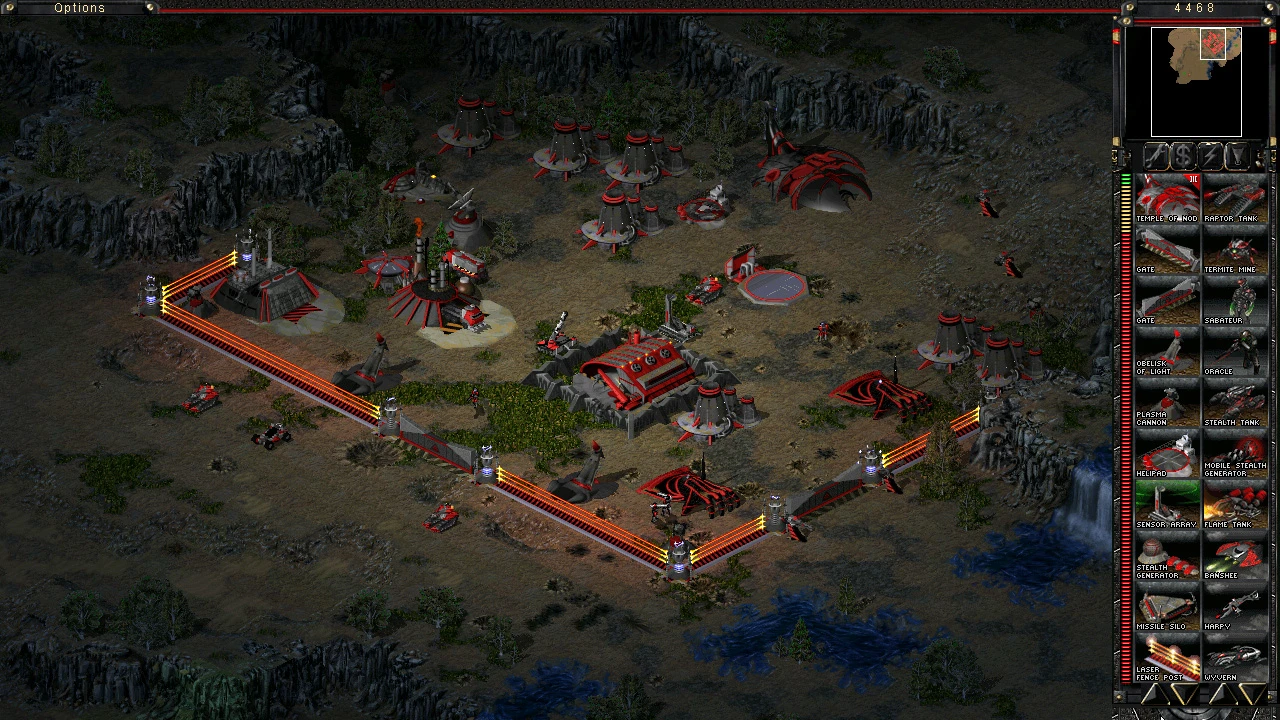Choose the Missile Silo structure

(1167, 606)
